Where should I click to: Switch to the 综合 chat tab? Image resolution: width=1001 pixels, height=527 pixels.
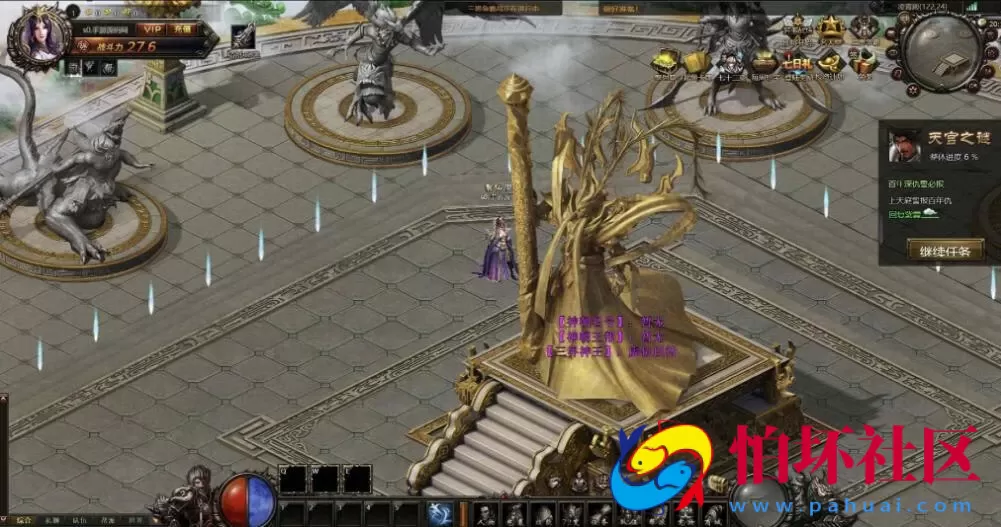tap(23, 520)
